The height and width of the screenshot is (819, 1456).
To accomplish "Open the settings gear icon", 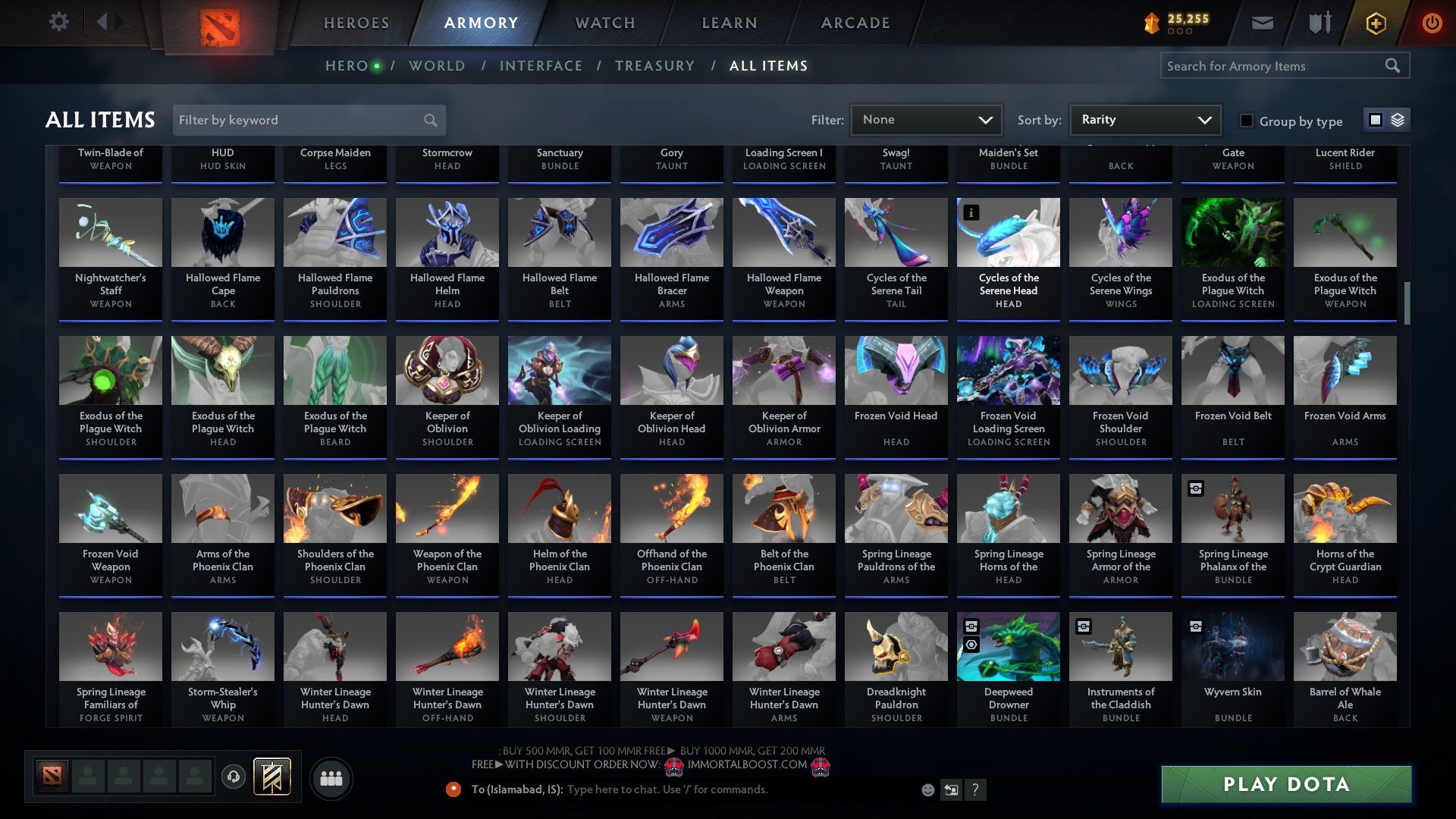I will (59, 21).
